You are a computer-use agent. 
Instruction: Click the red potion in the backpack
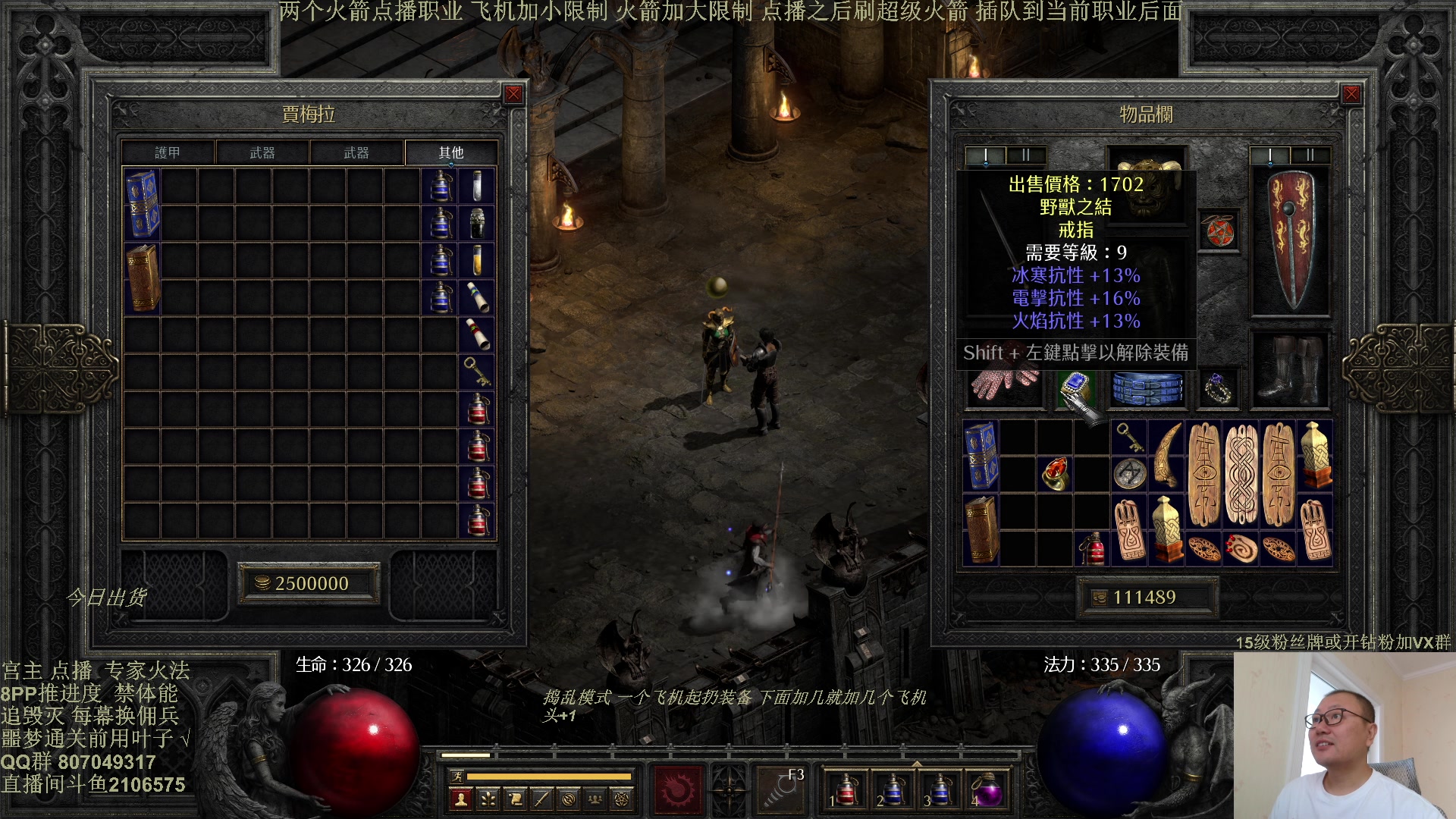[x=1092, y=548]
